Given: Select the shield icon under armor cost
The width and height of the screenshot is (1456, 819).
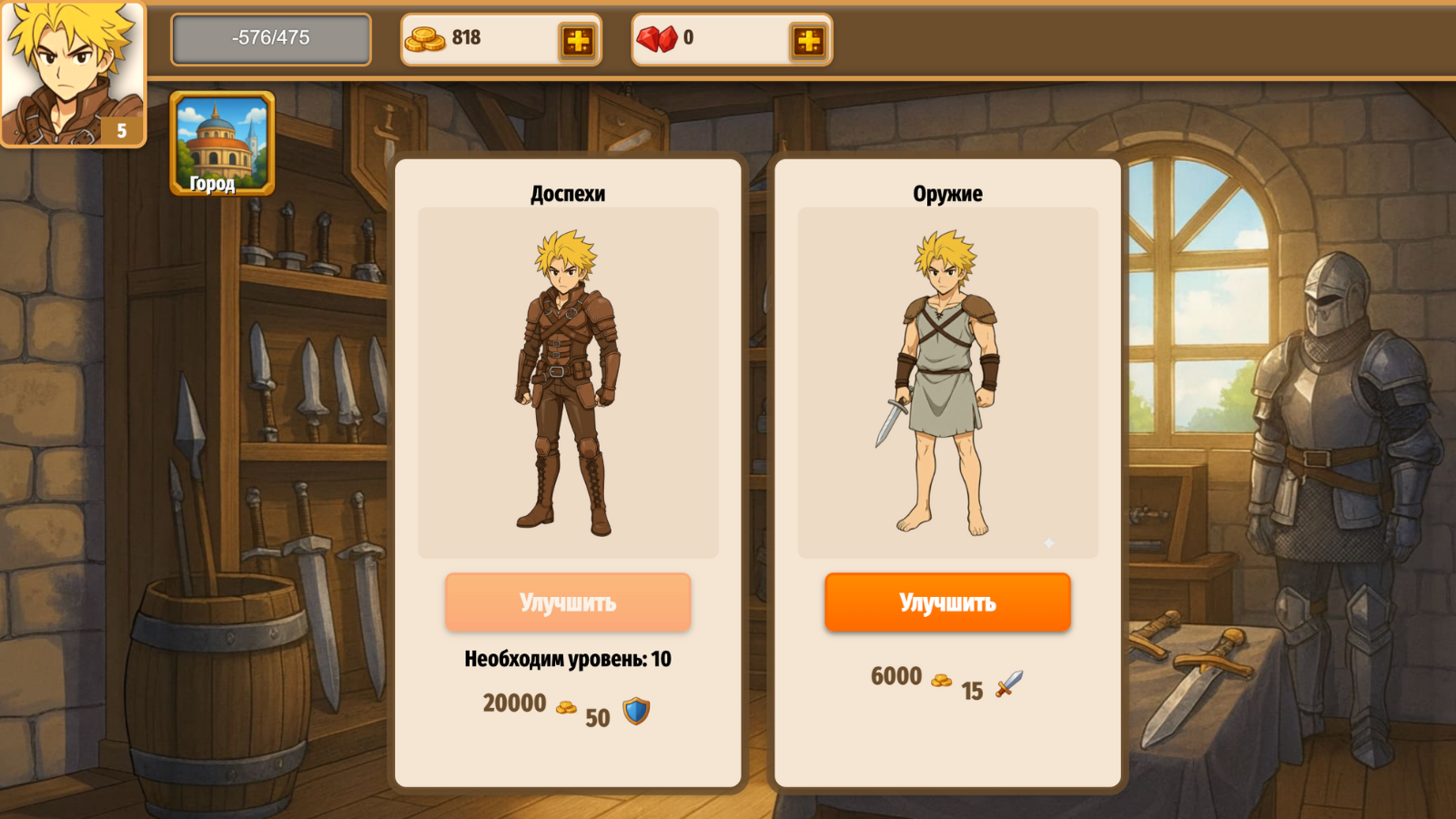Looking at the screenshot, I should 637,713.
